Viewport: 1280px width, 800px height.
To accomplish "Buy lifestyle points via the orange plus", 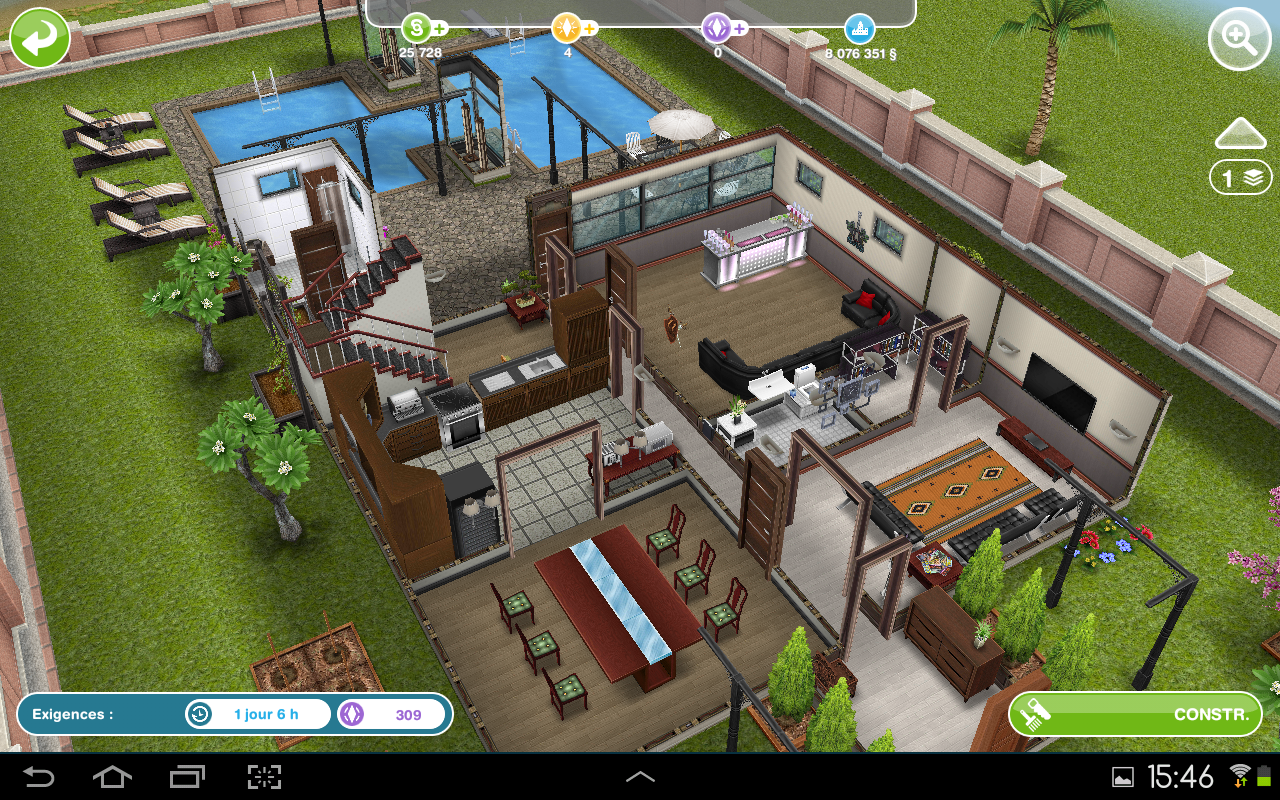I will point(590,28).
